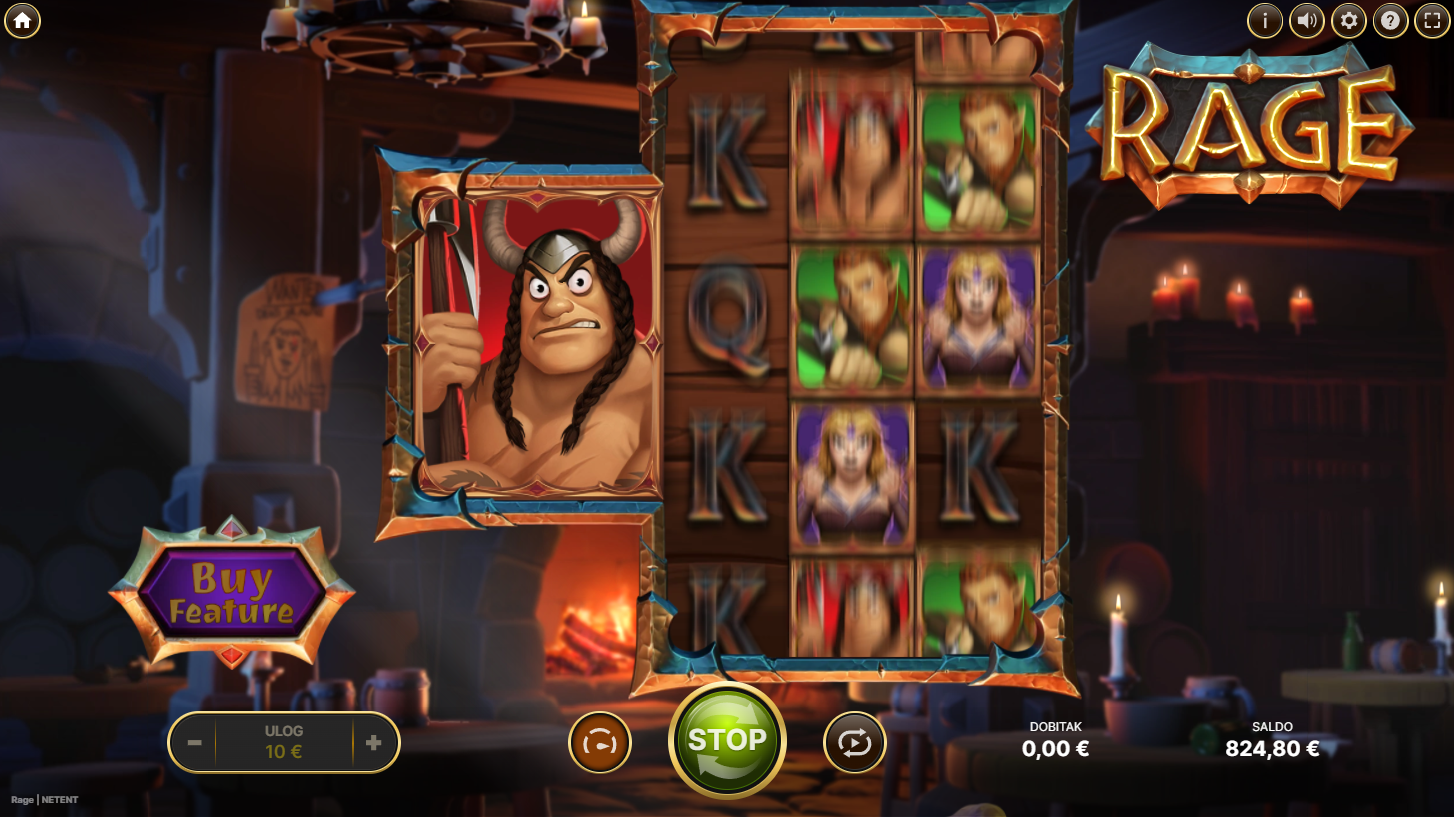Image resolution: width=1454 pixels, height=817 pixels.
Task: Stop the spinning reels
Action: tap(727, 741)
